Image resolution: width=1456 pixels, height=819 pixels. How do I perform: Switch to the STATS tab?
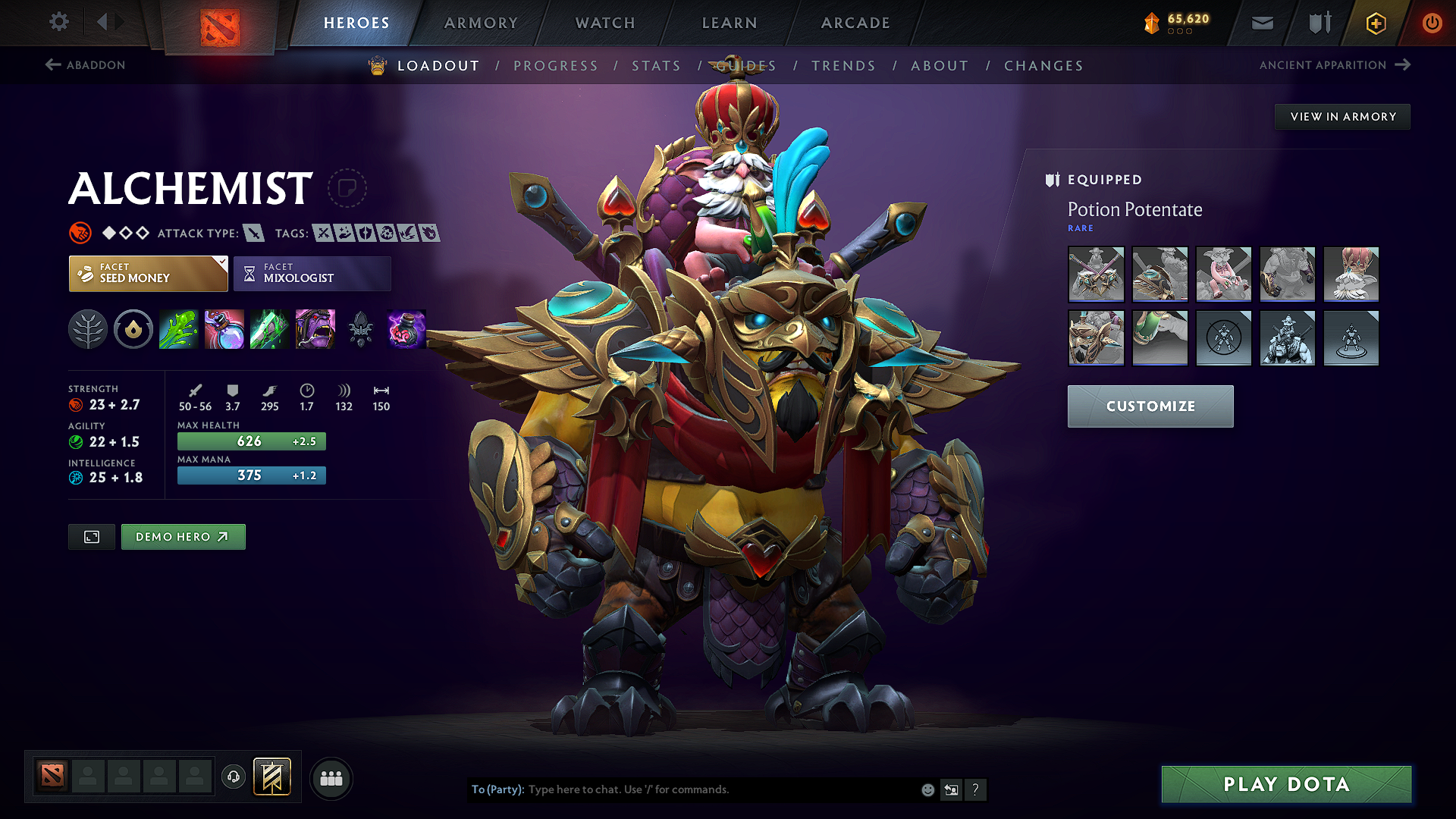coord(656,66)
